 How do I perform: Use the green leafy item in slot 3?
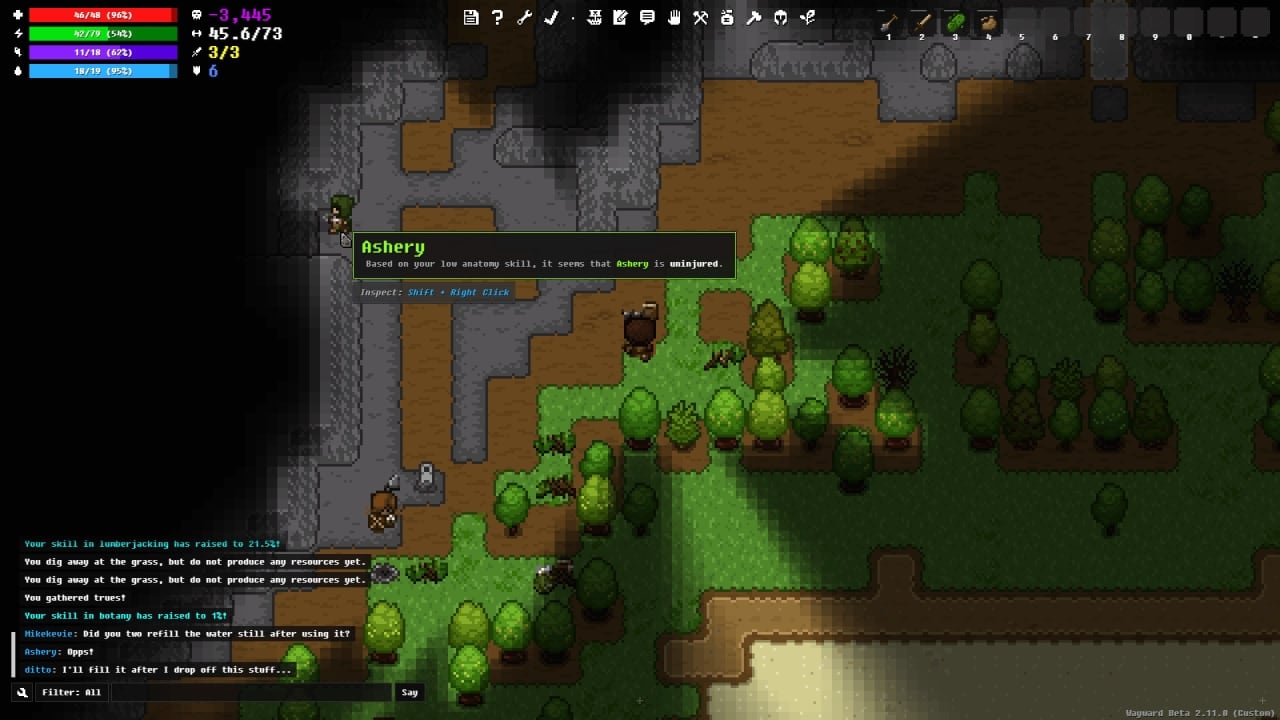tap(955, 22)
